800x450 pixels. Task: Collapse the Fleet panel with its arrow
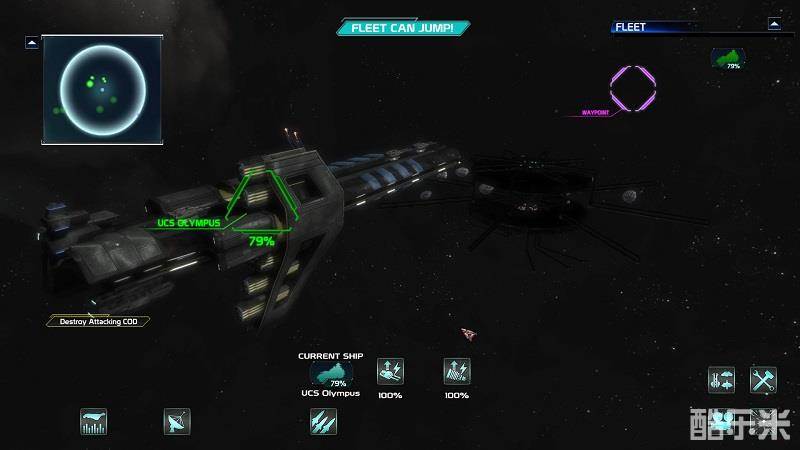774,23
